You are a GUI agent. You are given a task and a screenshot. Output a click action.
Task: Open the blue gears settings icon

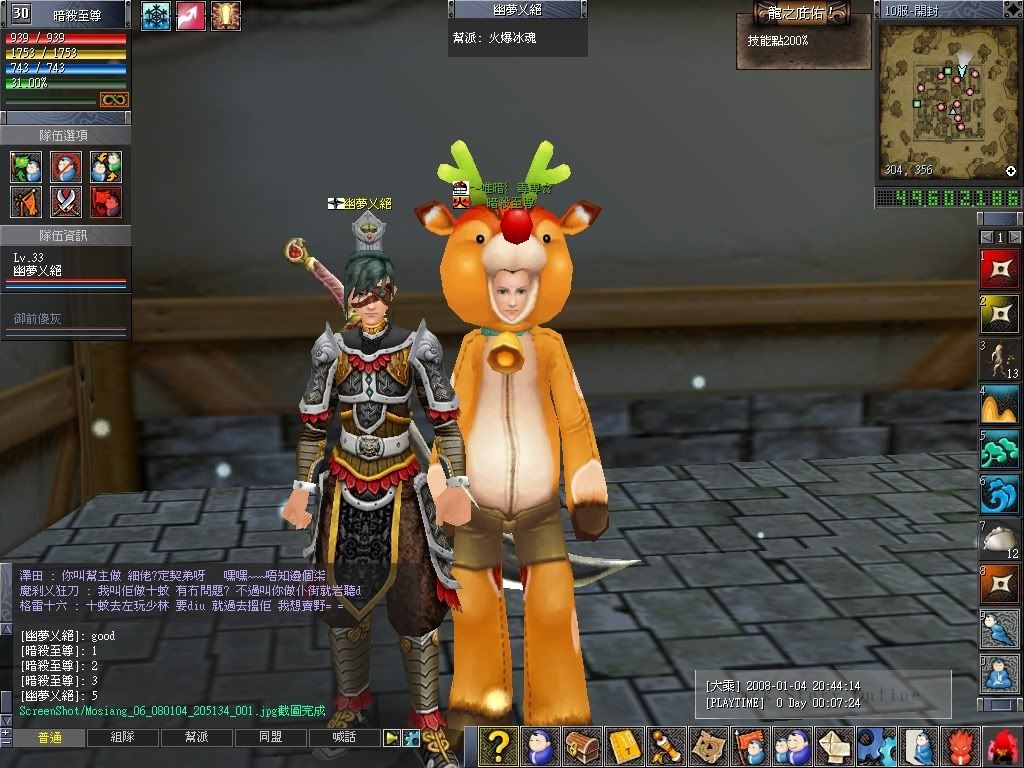tap(876, 747)
